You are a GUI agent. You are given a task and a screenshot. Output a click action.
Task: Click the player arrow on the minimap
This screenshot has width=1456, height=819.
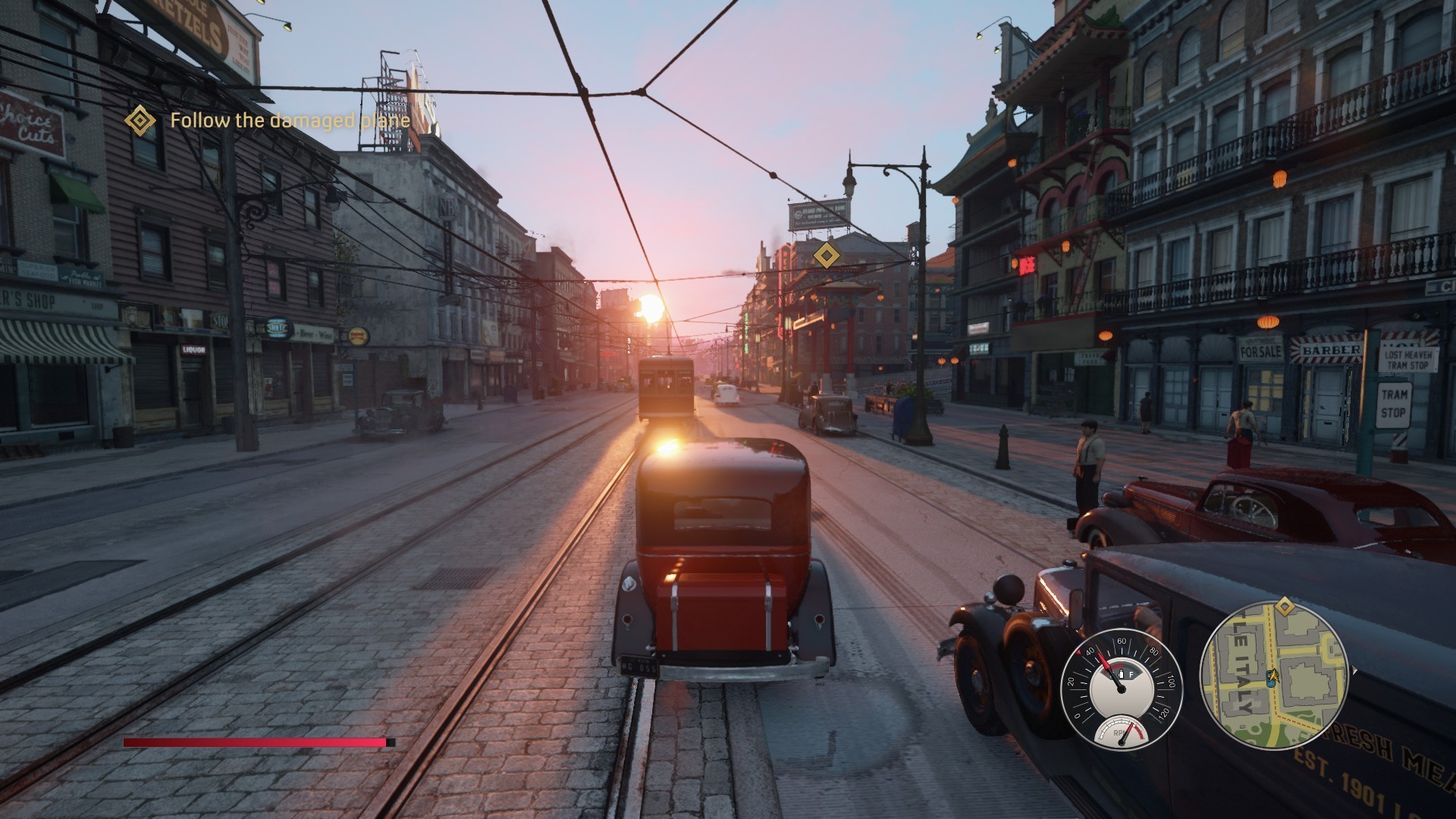[x=1275, y=679]
